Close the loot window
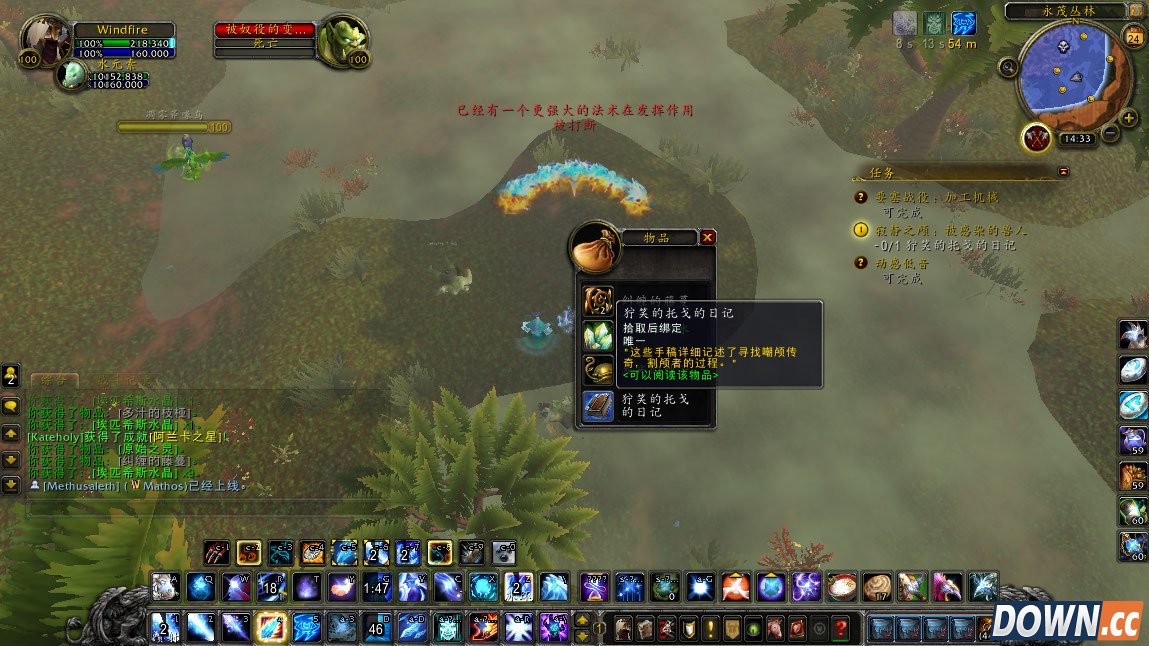1149x646 pixels. pyautogui.click(x=708, y=238)
